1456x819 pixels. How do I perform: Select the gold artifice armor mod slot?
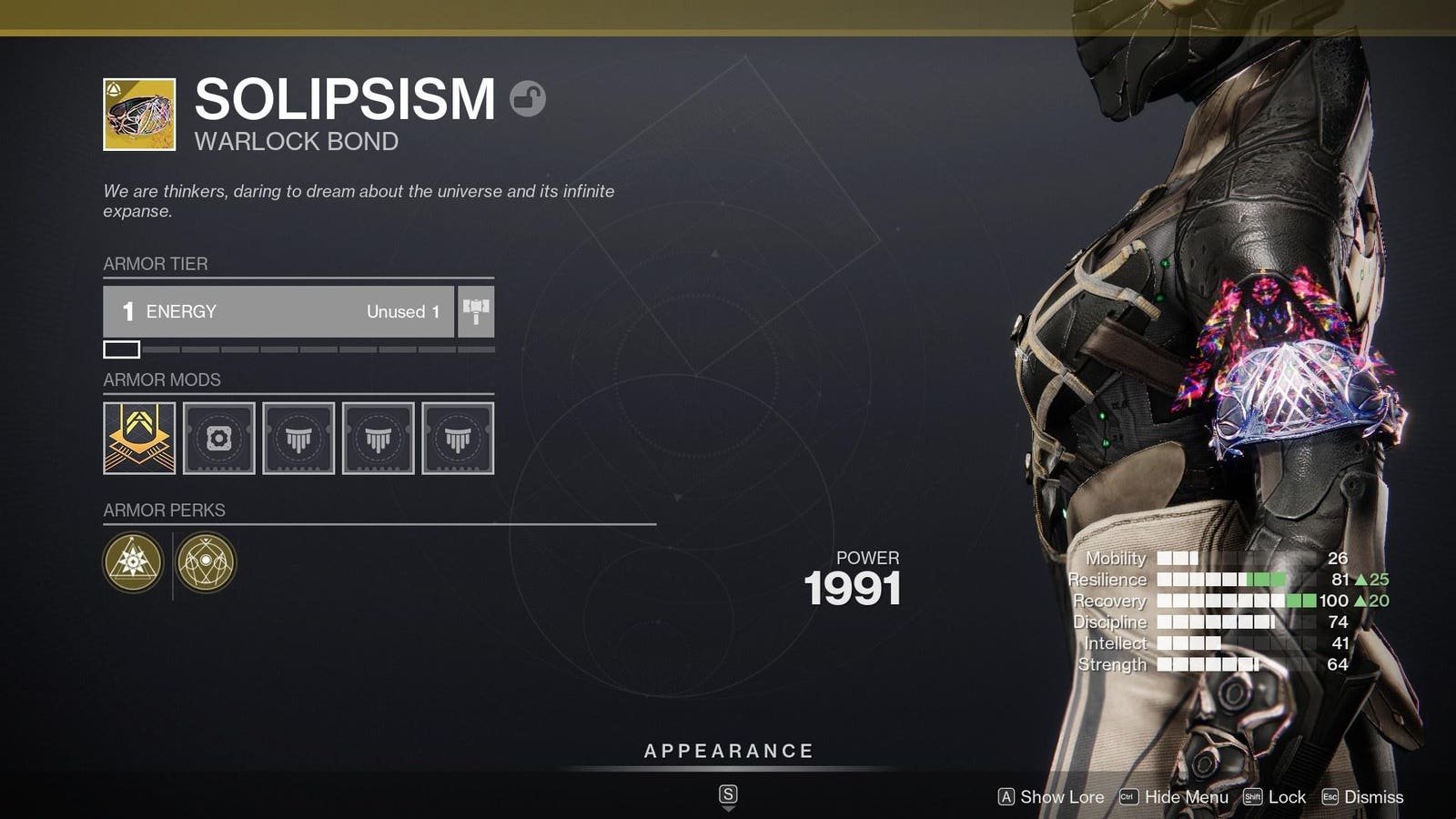pos(139,438)
